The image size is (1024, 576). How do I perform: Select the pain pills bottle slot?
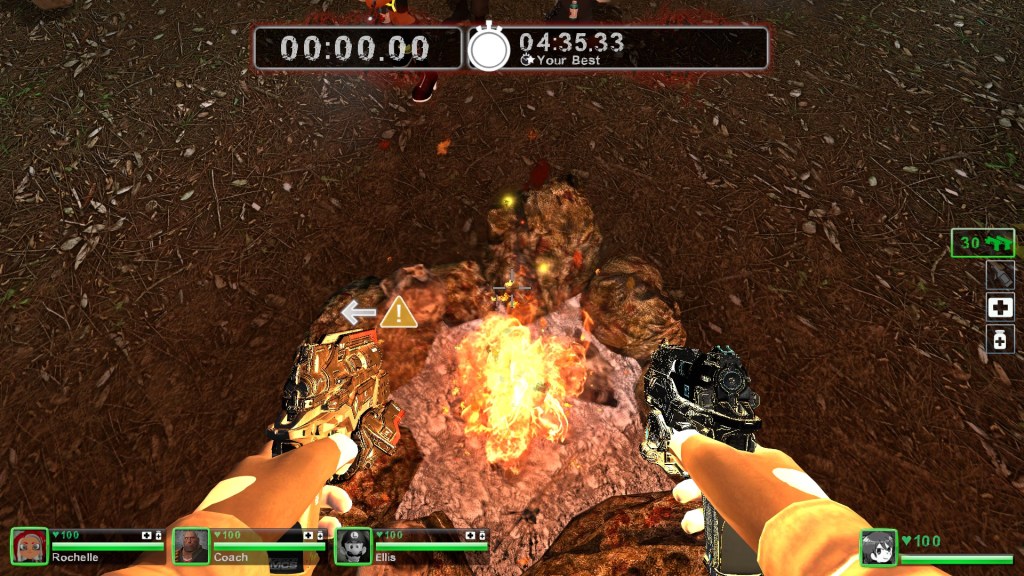(x=1000, y=339)
